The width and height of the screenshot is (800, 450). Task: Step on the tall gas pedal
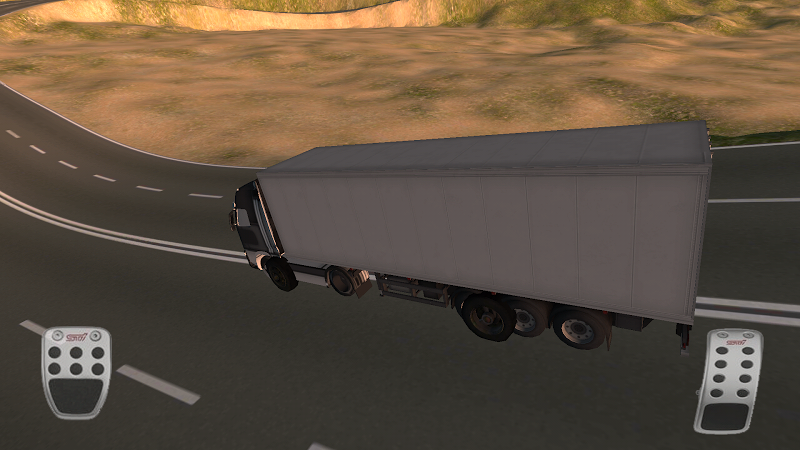pyautogui.click(x=728, y=381)
